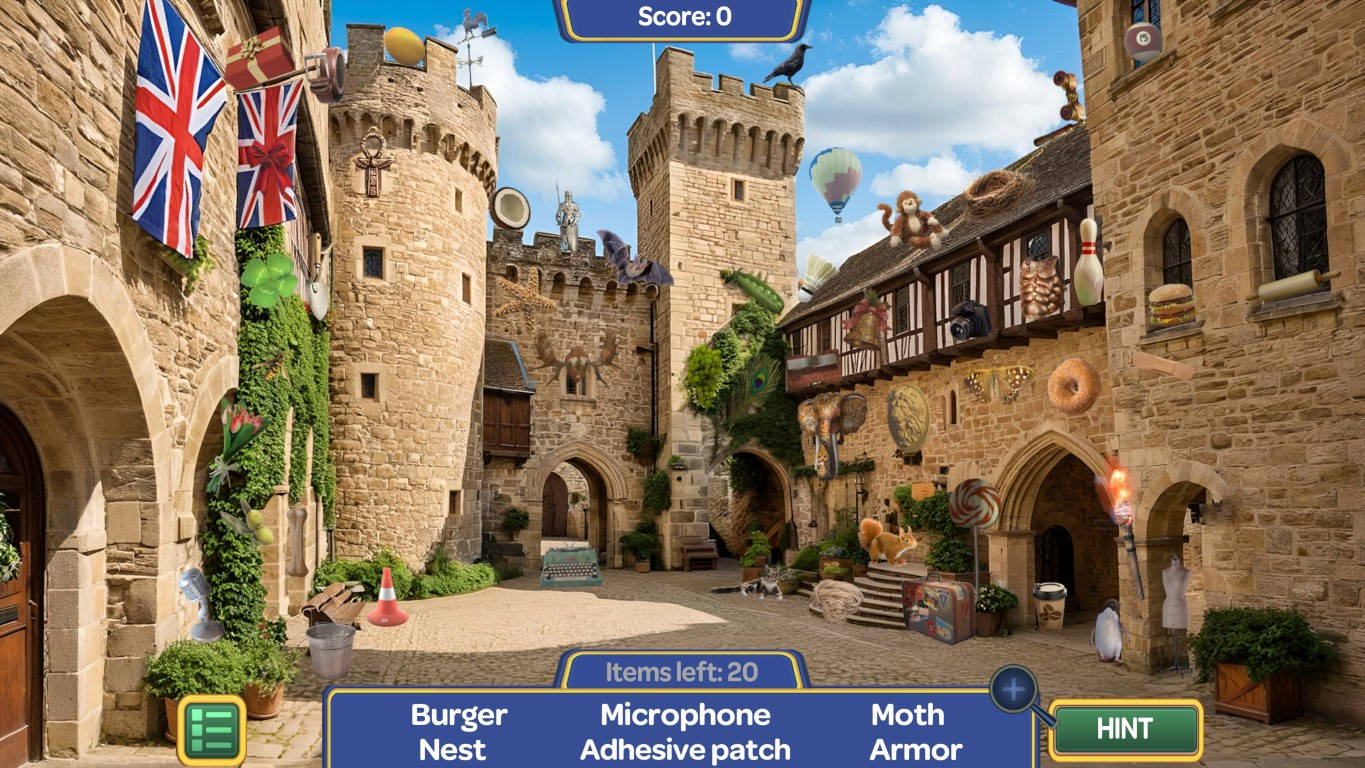1365x768 pixels.
Task: Click the Score banner at the top
Action: 682,15
